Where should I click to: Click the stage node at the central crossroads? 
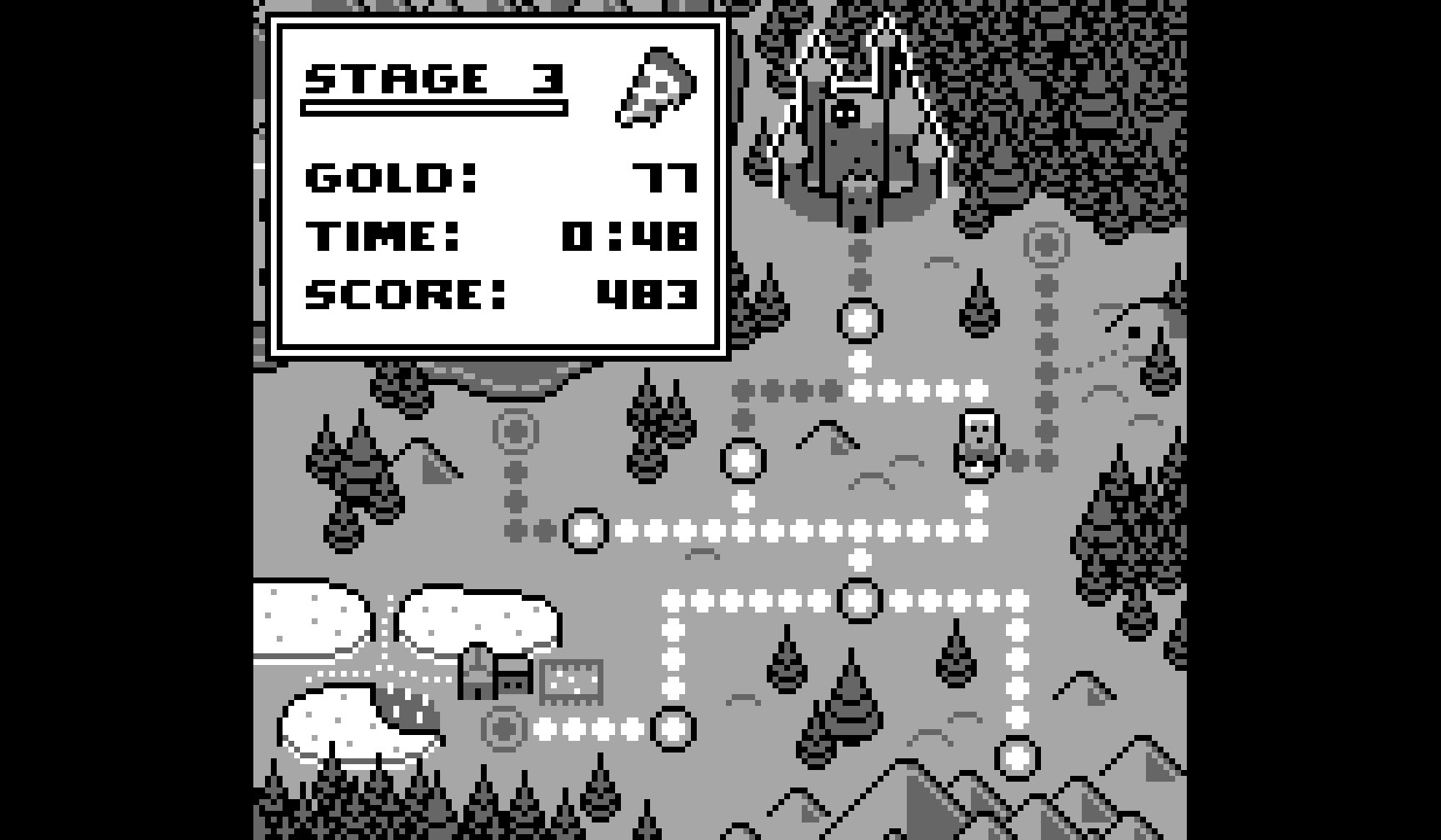pos(858,600)
